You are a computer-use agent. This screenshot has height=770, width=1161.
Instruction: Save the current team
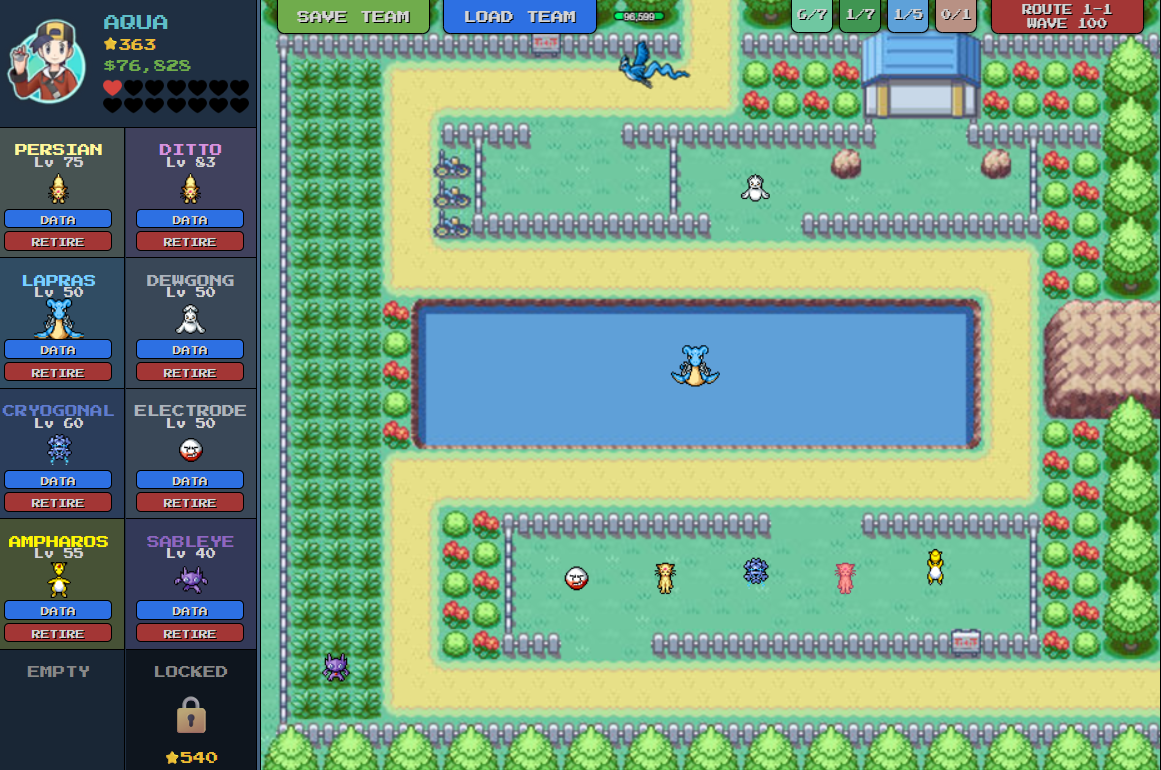(353, 16)
